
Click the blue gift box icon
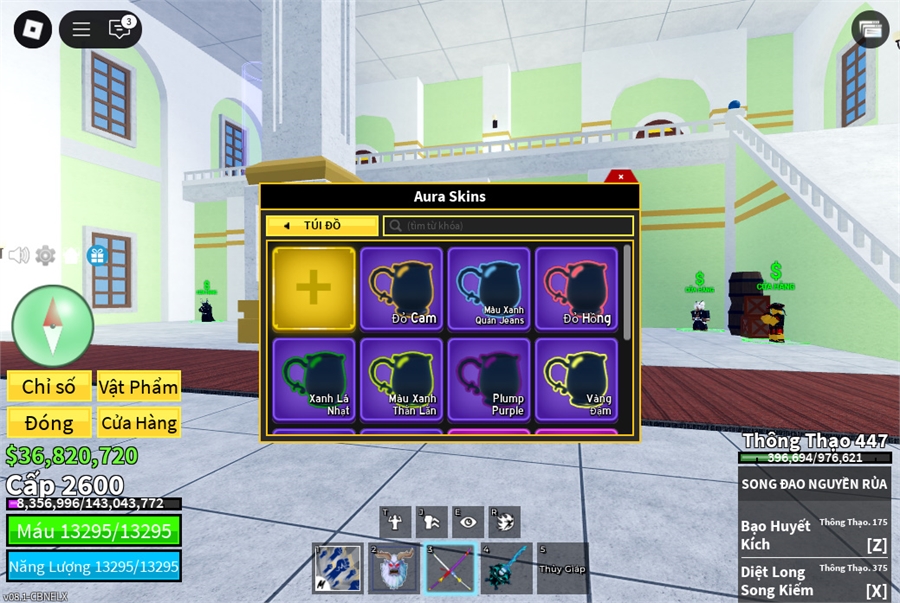click(97, 255)
